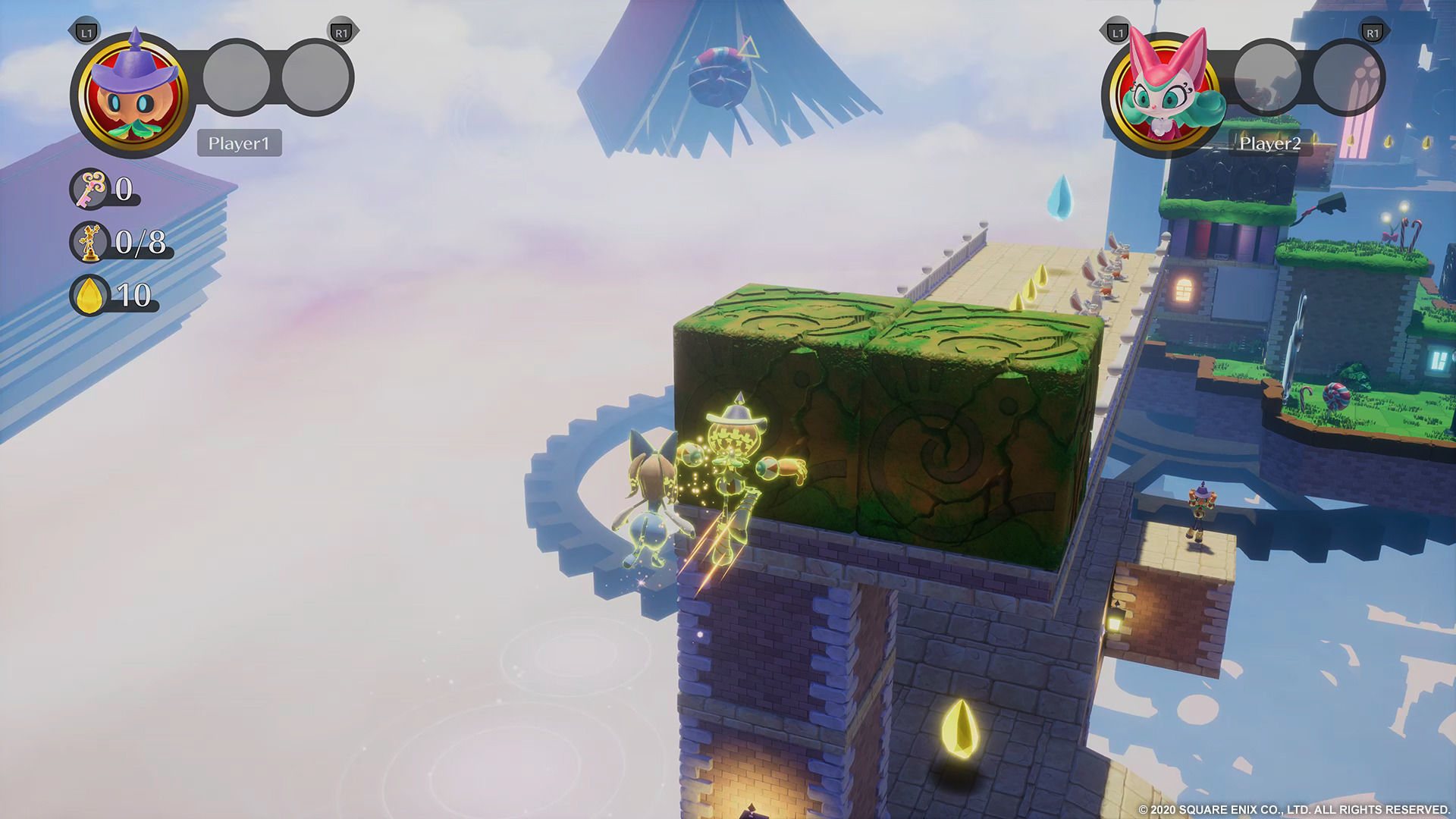1456x819 pixels.
Task: Select Player1's pumpkin costume portrait
Action: pyautogui.click(x=133, y=95)
